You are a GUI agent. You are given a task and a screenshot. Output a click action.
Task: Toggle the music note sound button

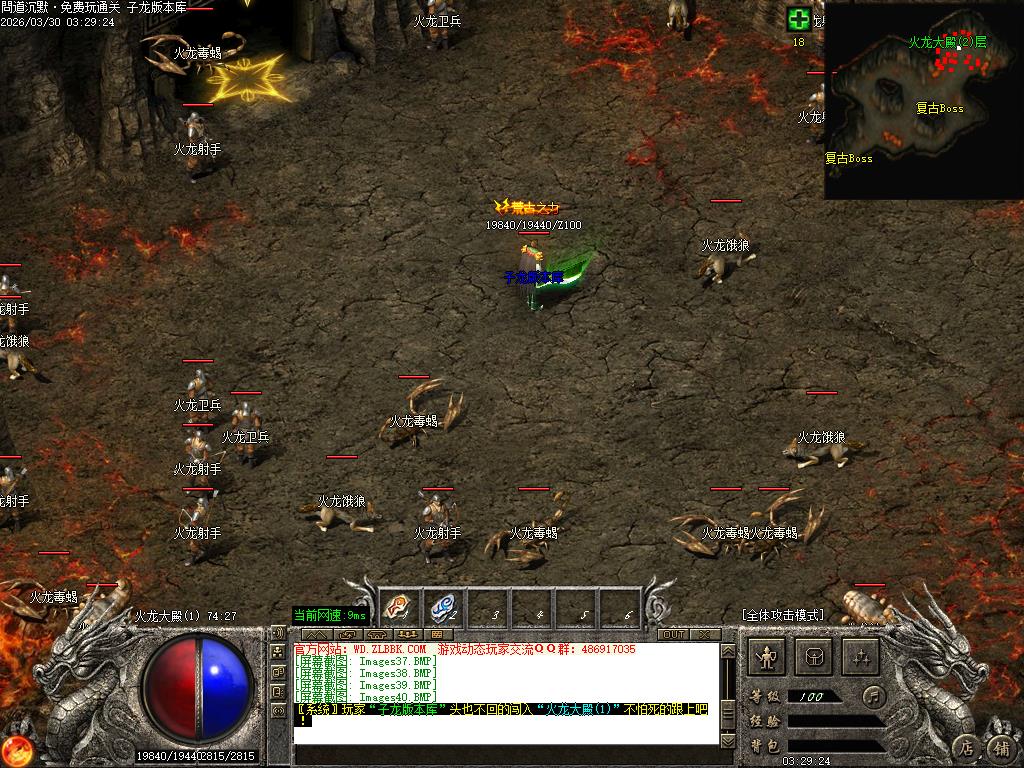(x=875, y=695)
